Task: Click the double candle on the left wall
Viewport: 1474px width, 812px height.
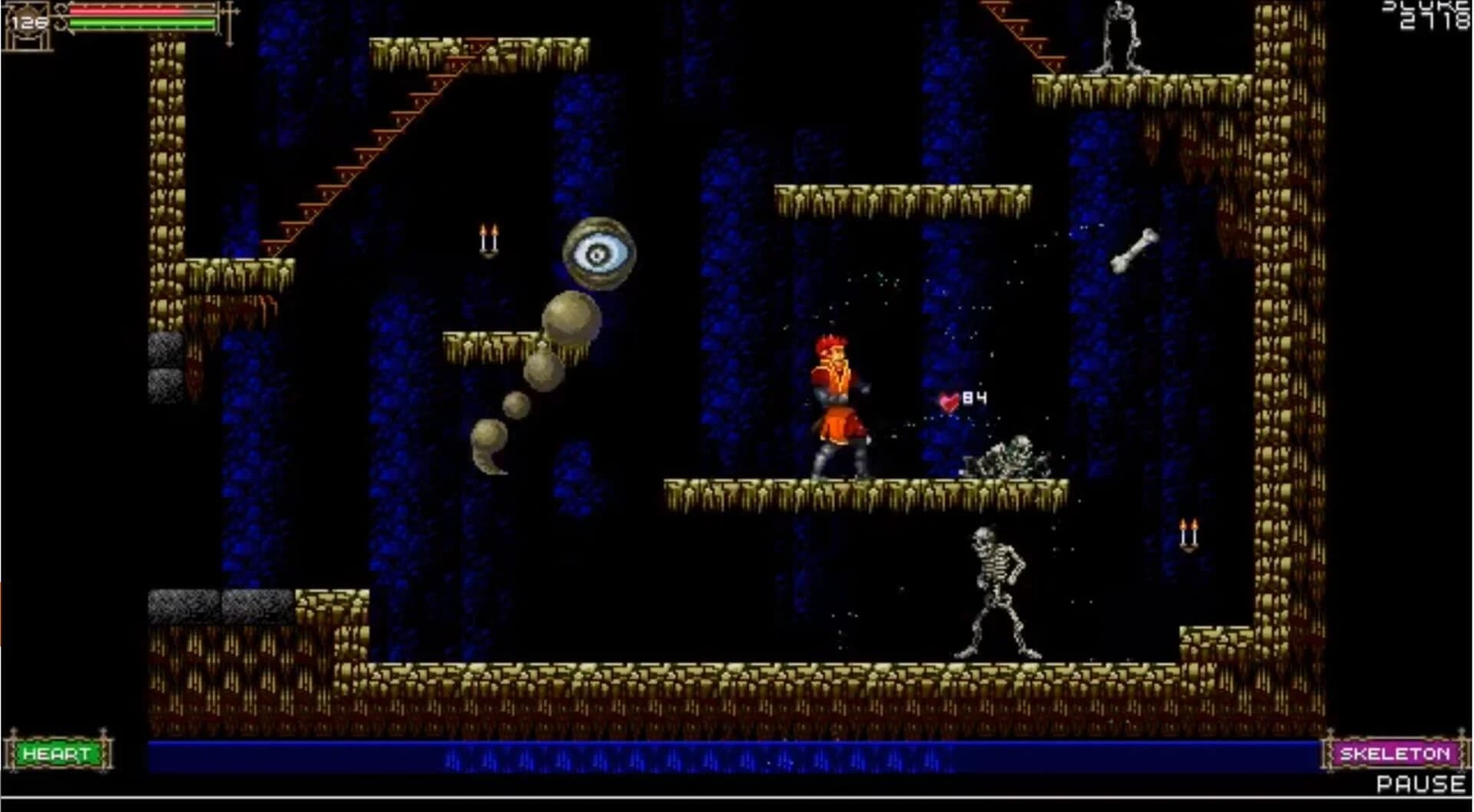Action: click(x=489, y=238)
